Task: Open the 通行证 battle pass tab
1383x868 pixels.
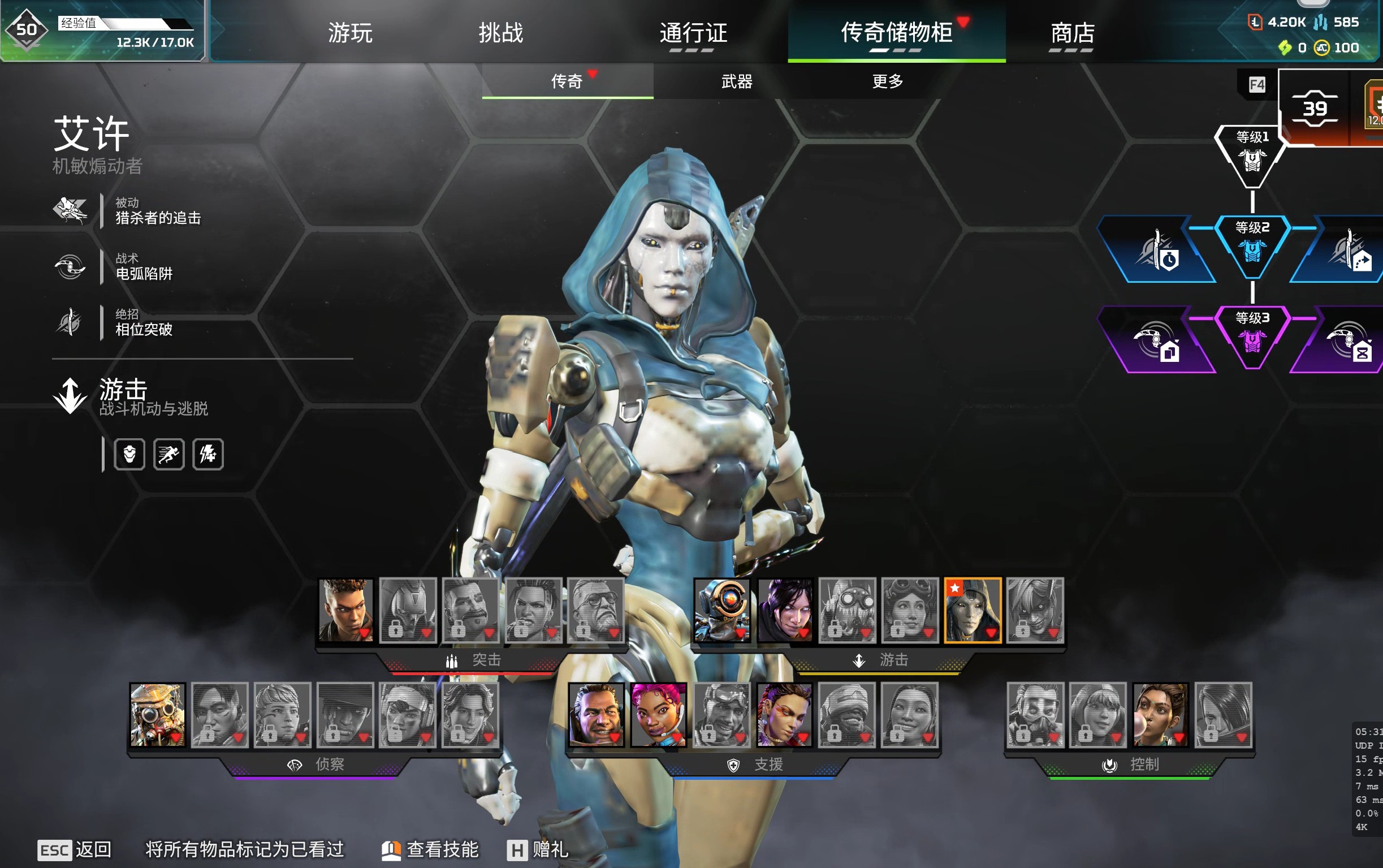Action: pos(693,33)
